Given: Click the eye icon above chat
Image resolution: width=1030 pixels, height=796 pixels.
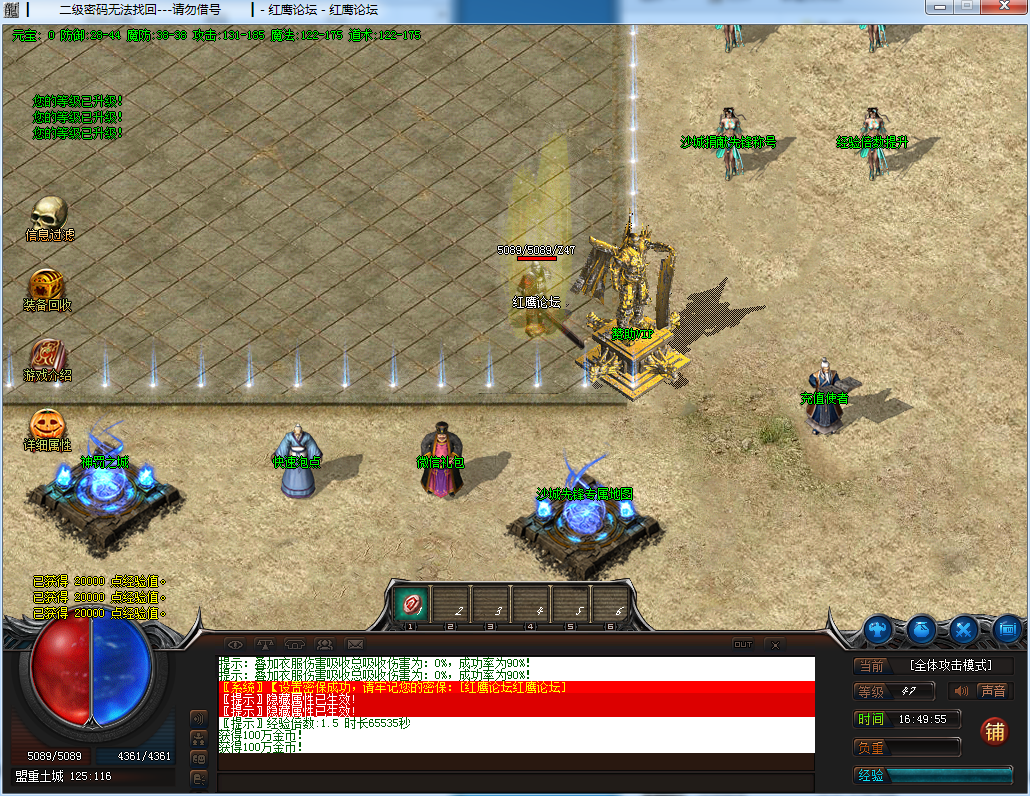Looking at the screenshot, I should point(235,644).
